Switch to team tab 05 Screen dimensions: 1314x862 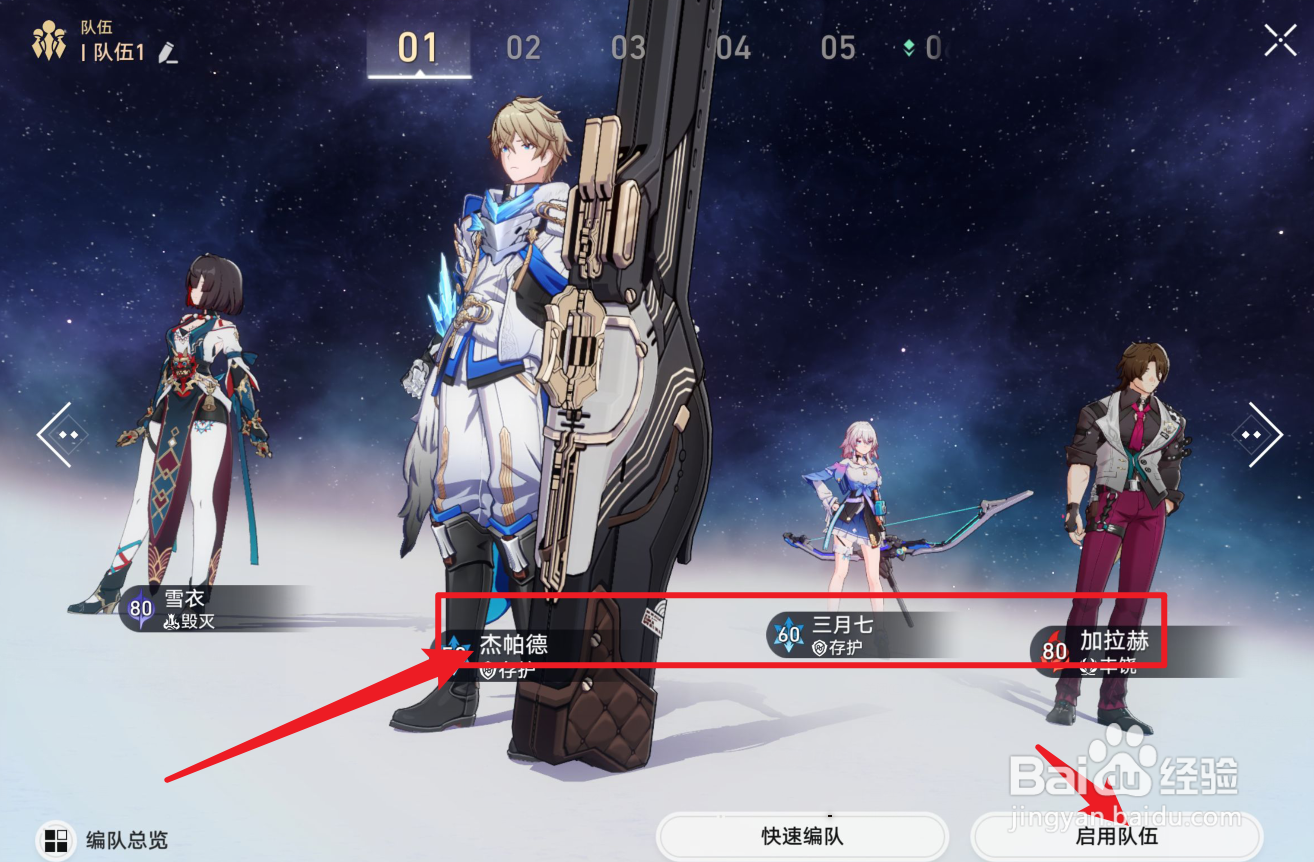pos(839,46)
